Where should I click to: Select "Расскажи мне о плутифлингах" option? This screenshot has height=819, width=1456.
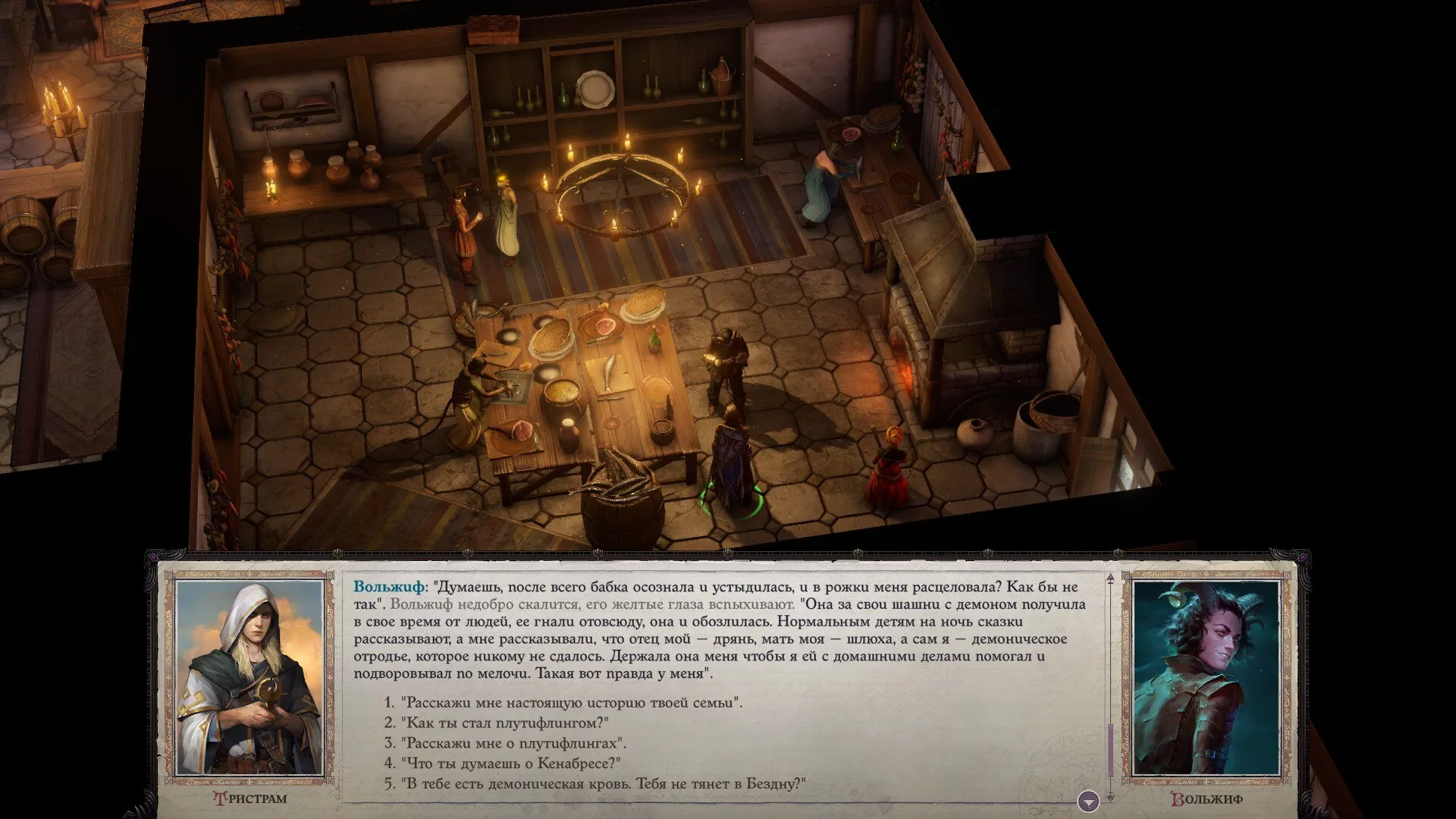[513, 743]
